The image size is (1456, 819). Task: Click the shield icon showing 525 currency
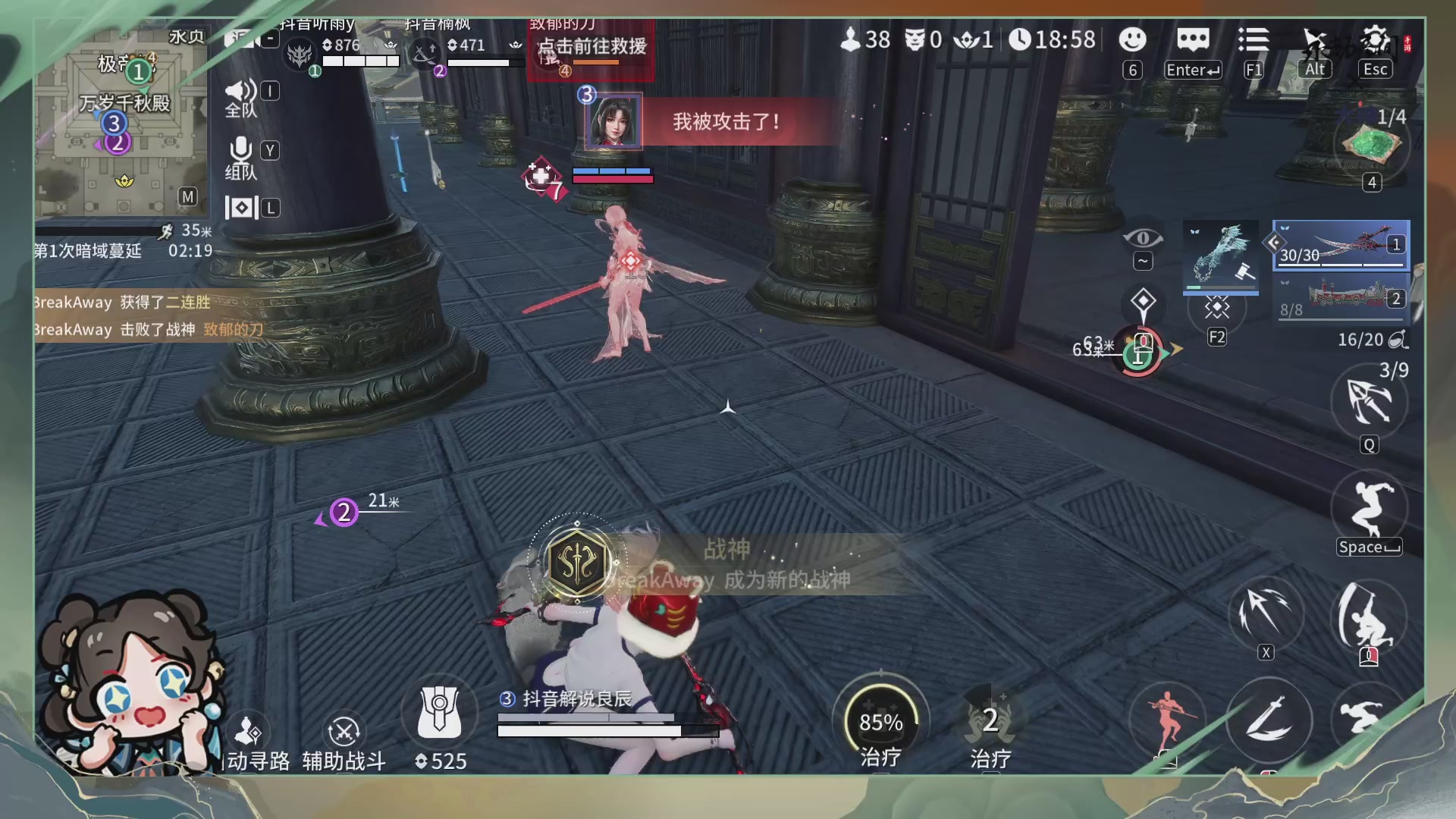point(440,713)
